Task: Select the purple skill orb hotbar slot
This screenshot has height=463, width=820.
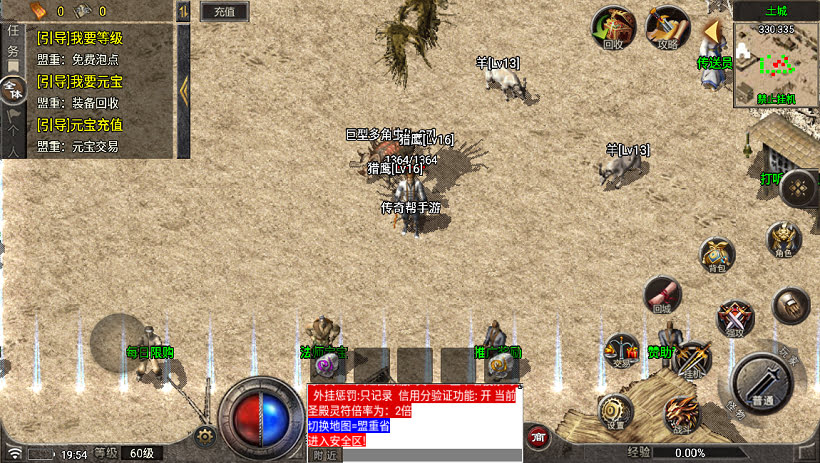Action: [x=327, y=366]
